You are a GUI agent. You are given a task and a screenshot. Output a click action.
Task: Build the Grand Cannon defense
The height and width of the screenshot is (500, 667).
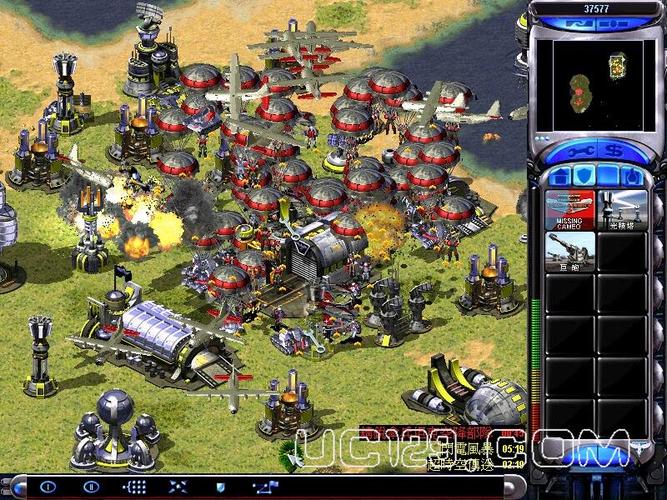[x=569, y=252]
